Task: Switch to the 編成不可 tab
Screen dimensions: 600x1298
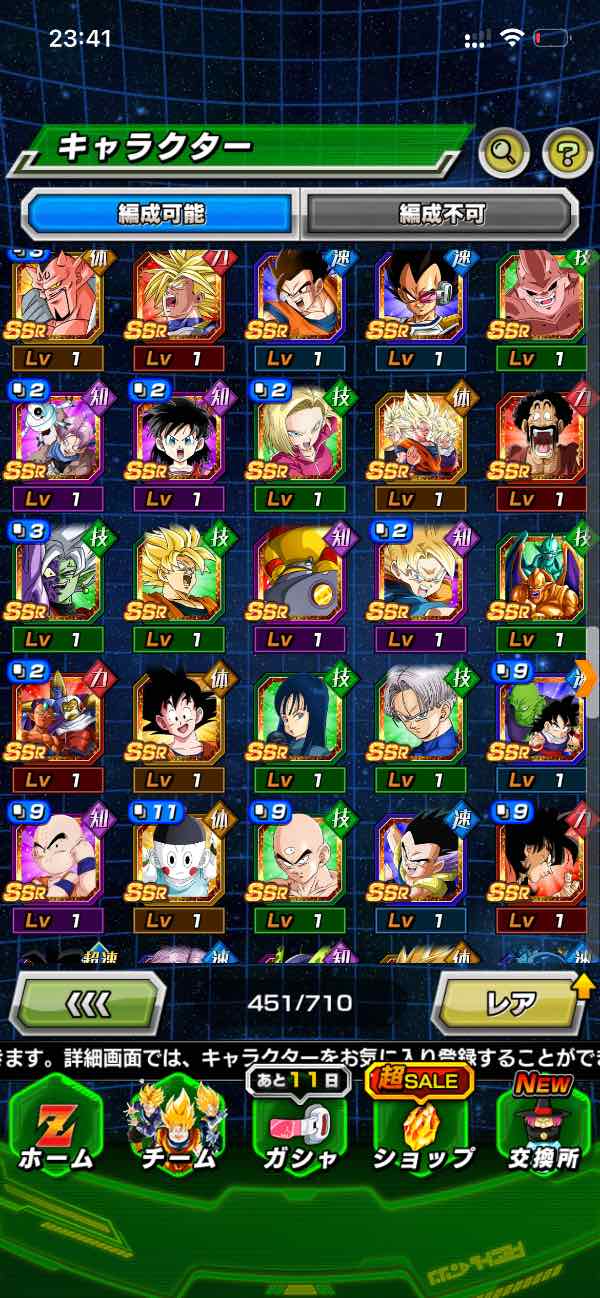Action: click(441, 213)
